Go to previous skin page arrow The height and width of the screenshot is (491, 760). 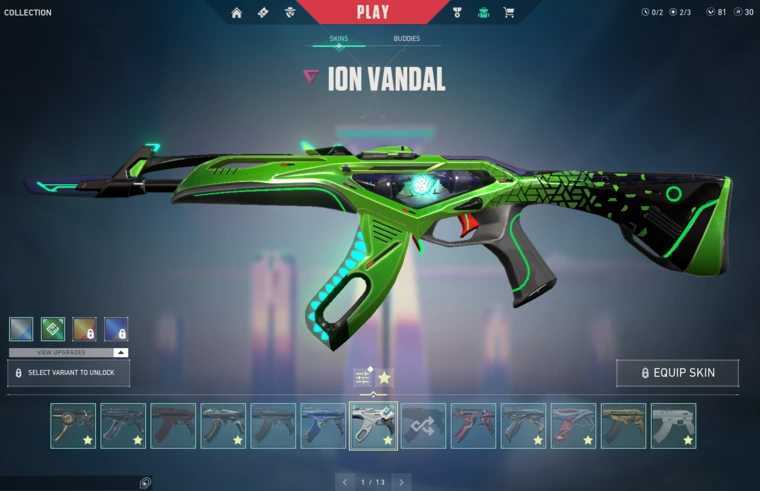pyautogui.click(x=345, y=482)
